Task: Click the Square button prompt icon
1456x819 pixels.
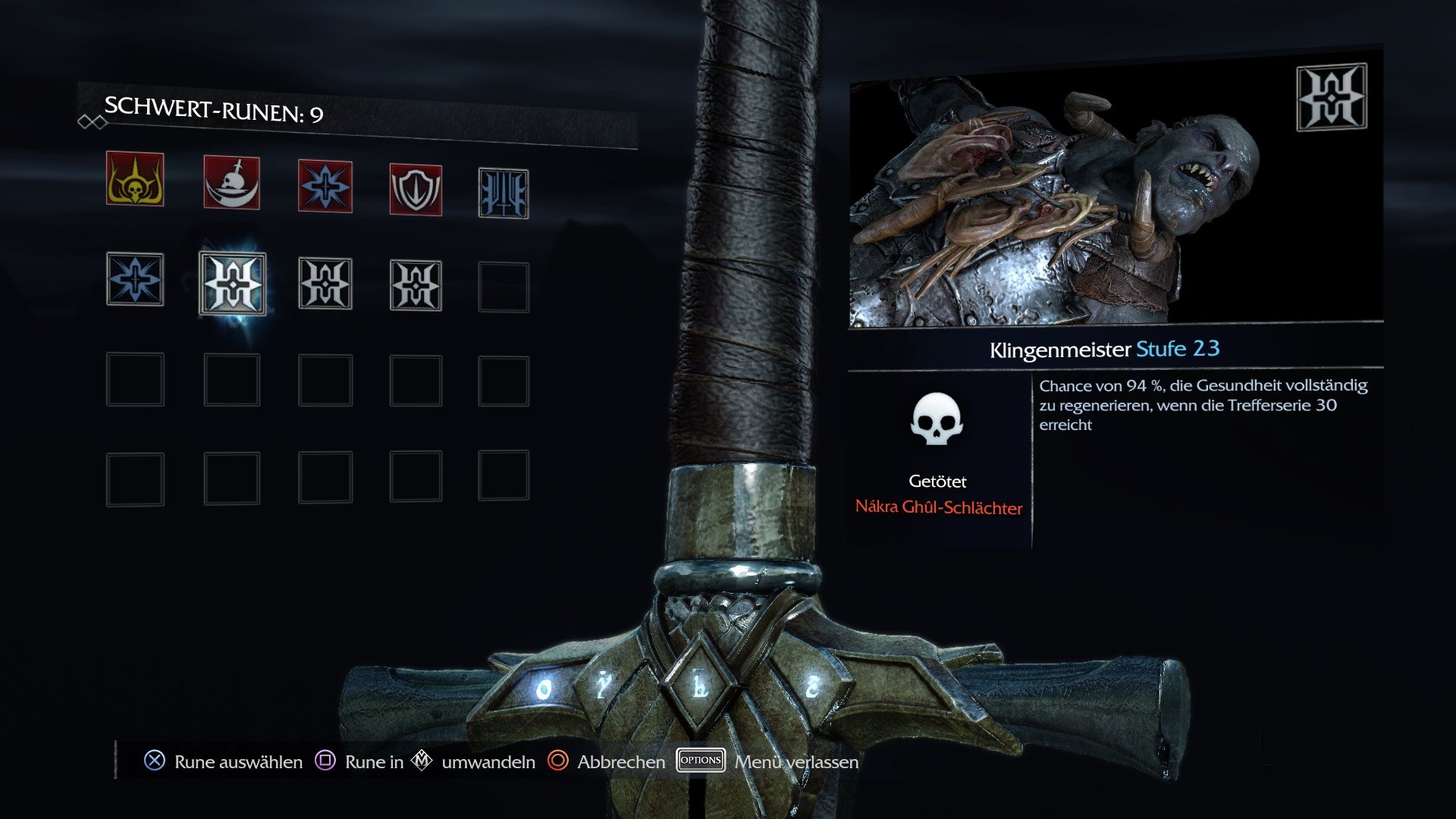Action: (x=325, y=761)
